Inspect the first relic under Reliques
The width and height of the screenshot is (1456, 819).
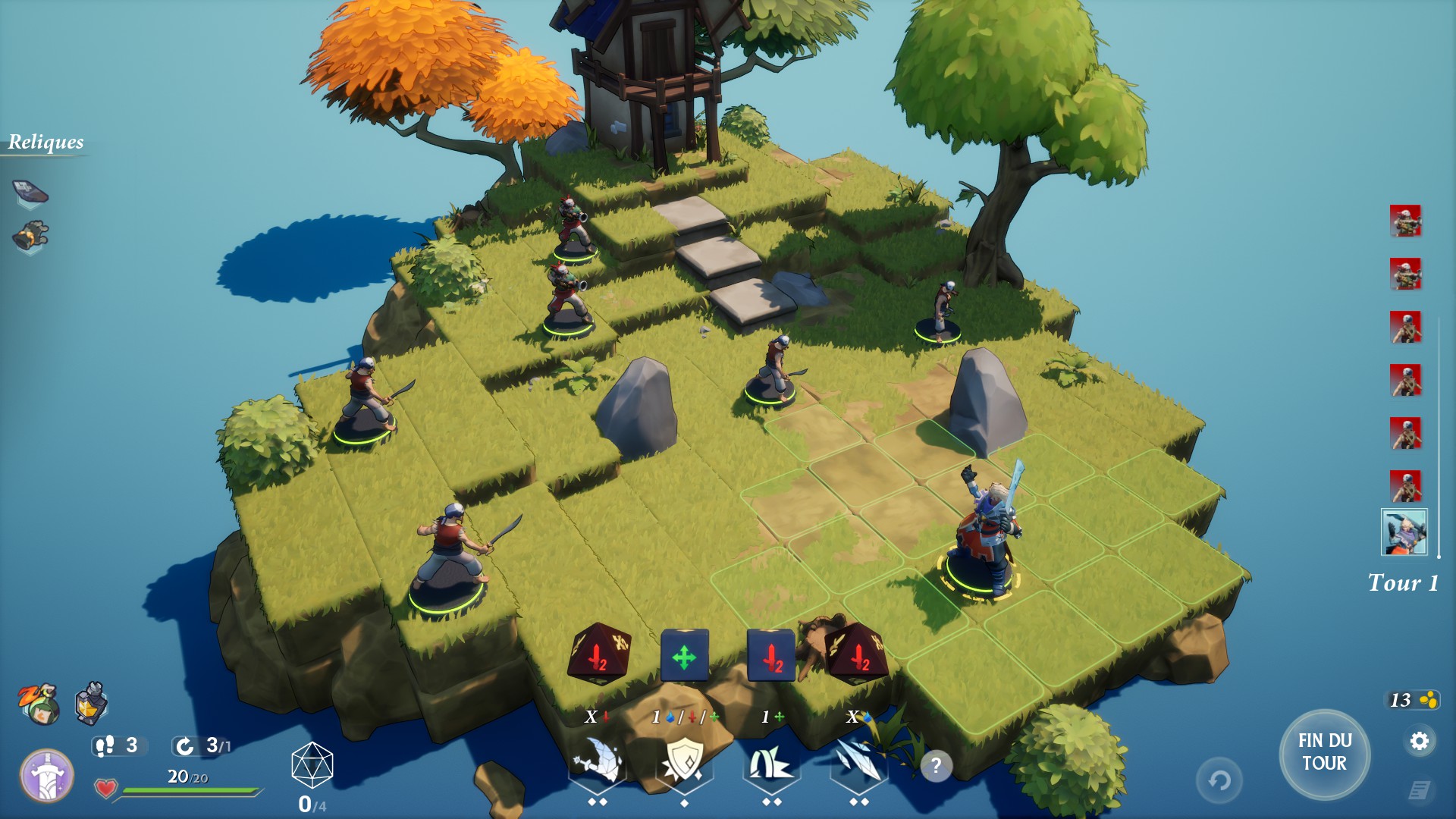pos(30,193)
